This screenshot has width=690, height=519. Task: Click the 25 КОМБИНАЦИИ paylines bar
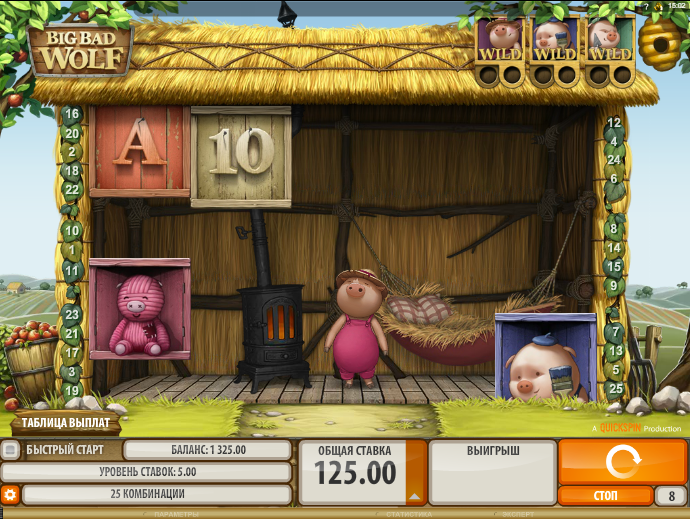pos(156,494)
